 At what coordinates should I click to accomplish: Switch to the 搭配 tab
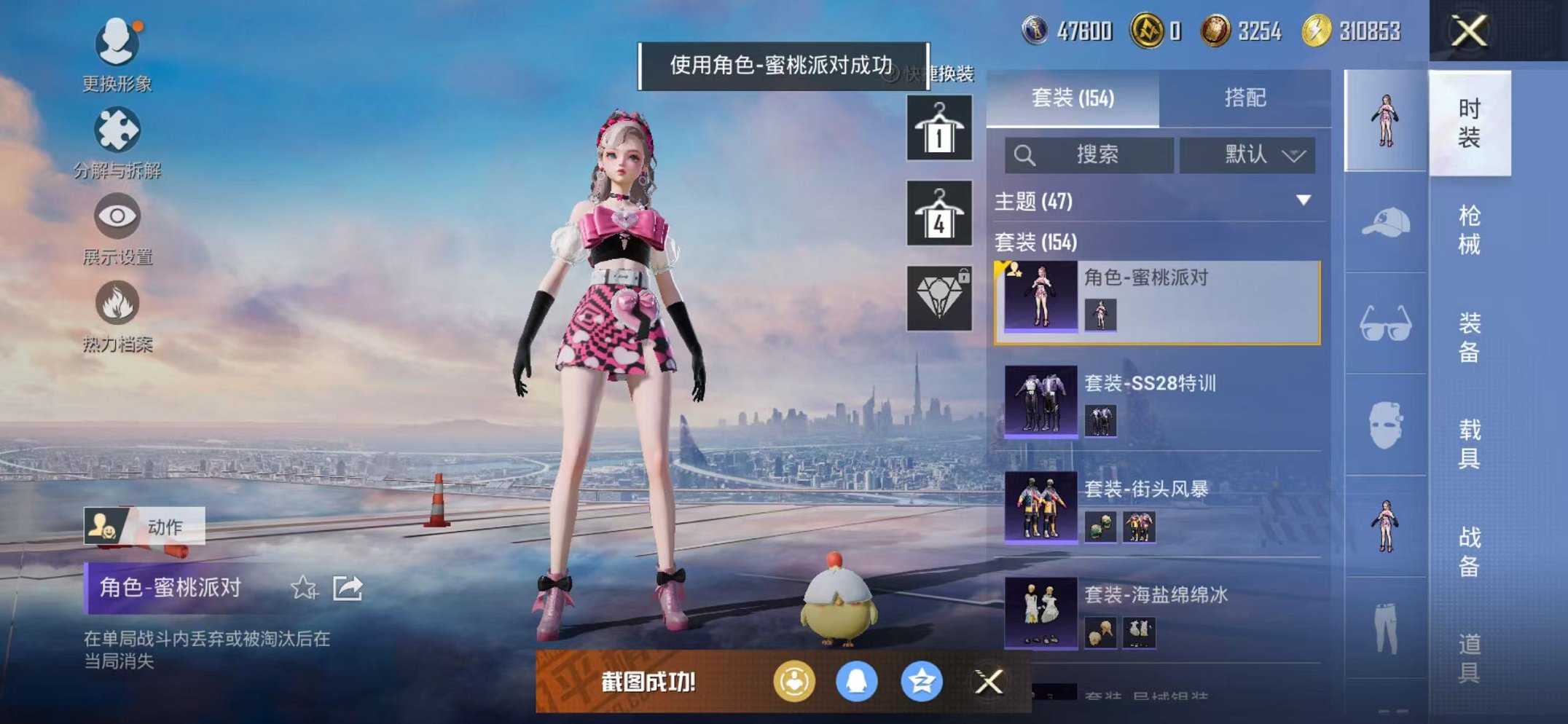pos(1248,97)
